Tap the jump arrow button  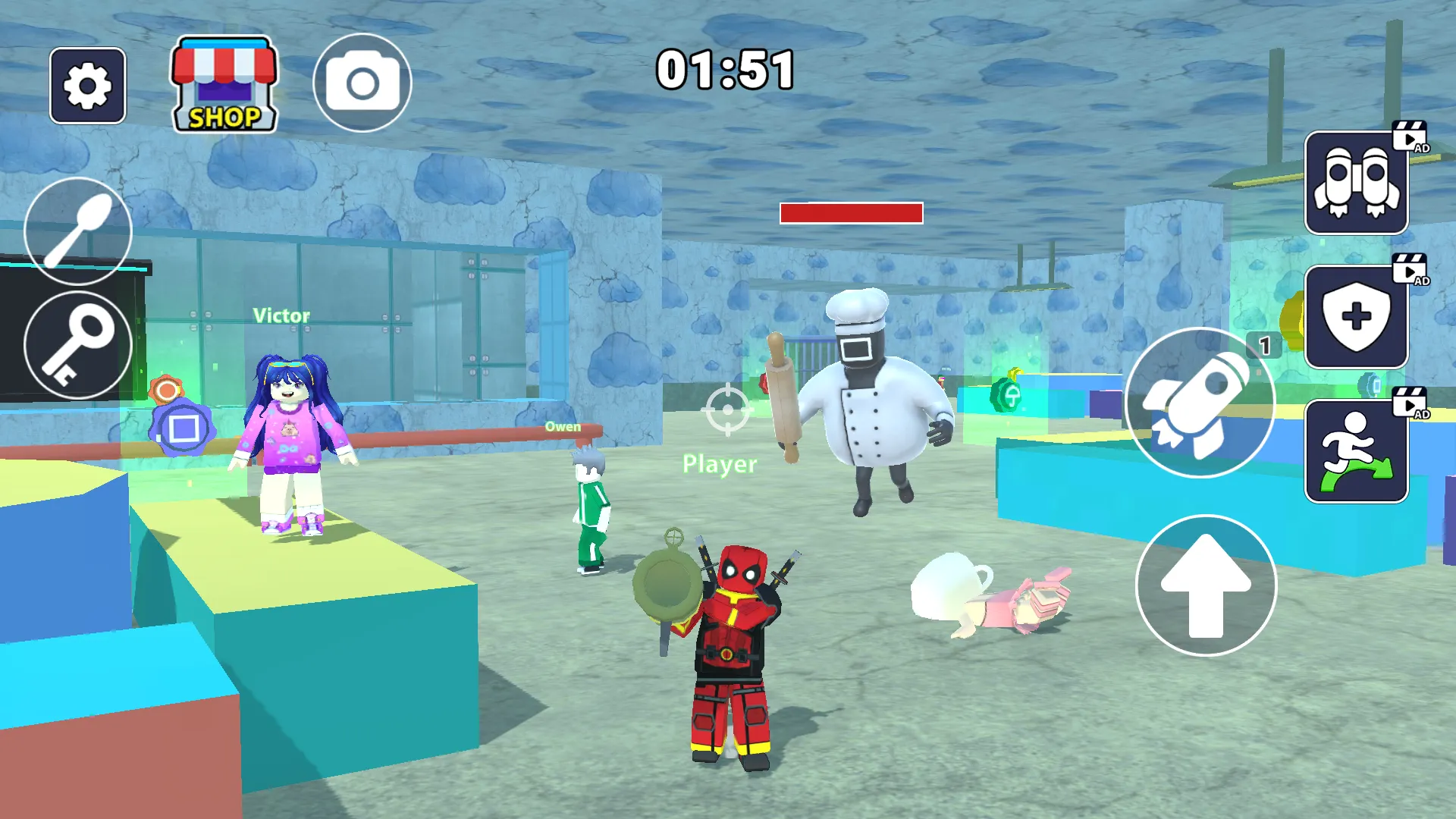1206,585
